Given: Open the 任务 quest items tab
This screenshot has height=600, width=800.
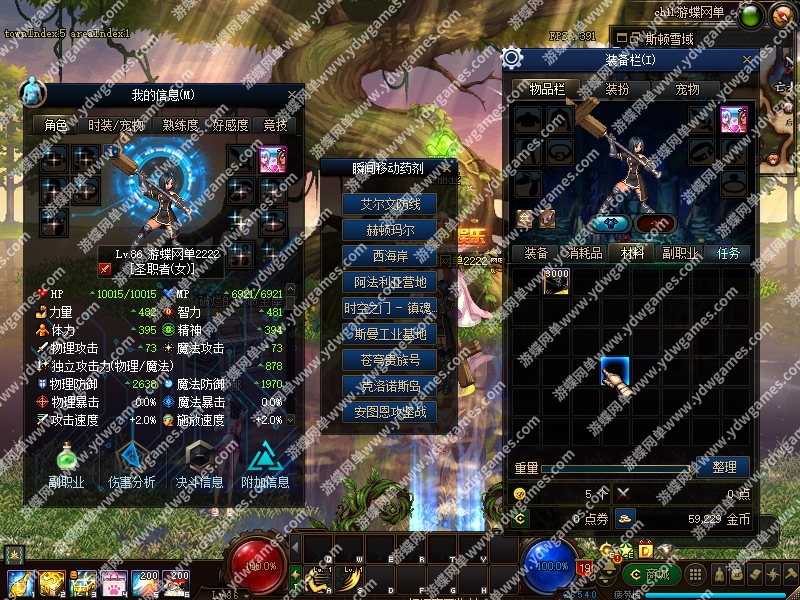Looking at the screenshot, I should (x=729, y=253).
